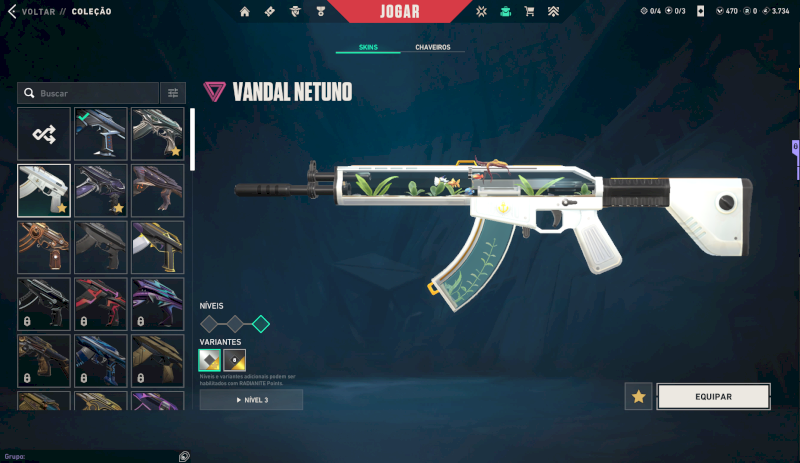Choose the locked red and black Vandal skin
This screenshot has height=463, width=800.
coord(101,304)
